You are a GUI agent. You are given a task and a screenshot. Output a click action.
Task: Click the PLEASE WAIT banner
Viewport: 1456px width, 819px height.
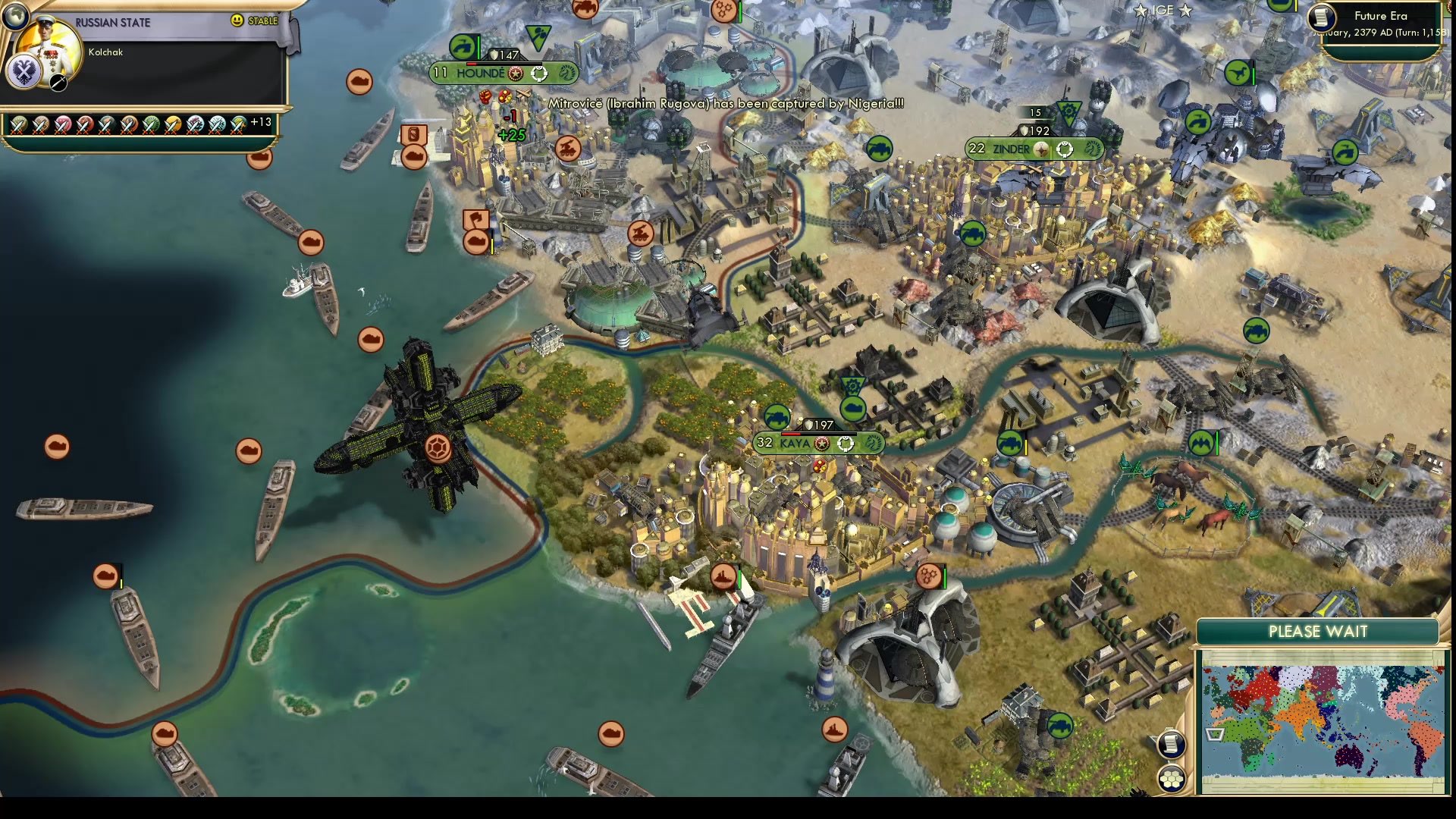point(1317,632)
